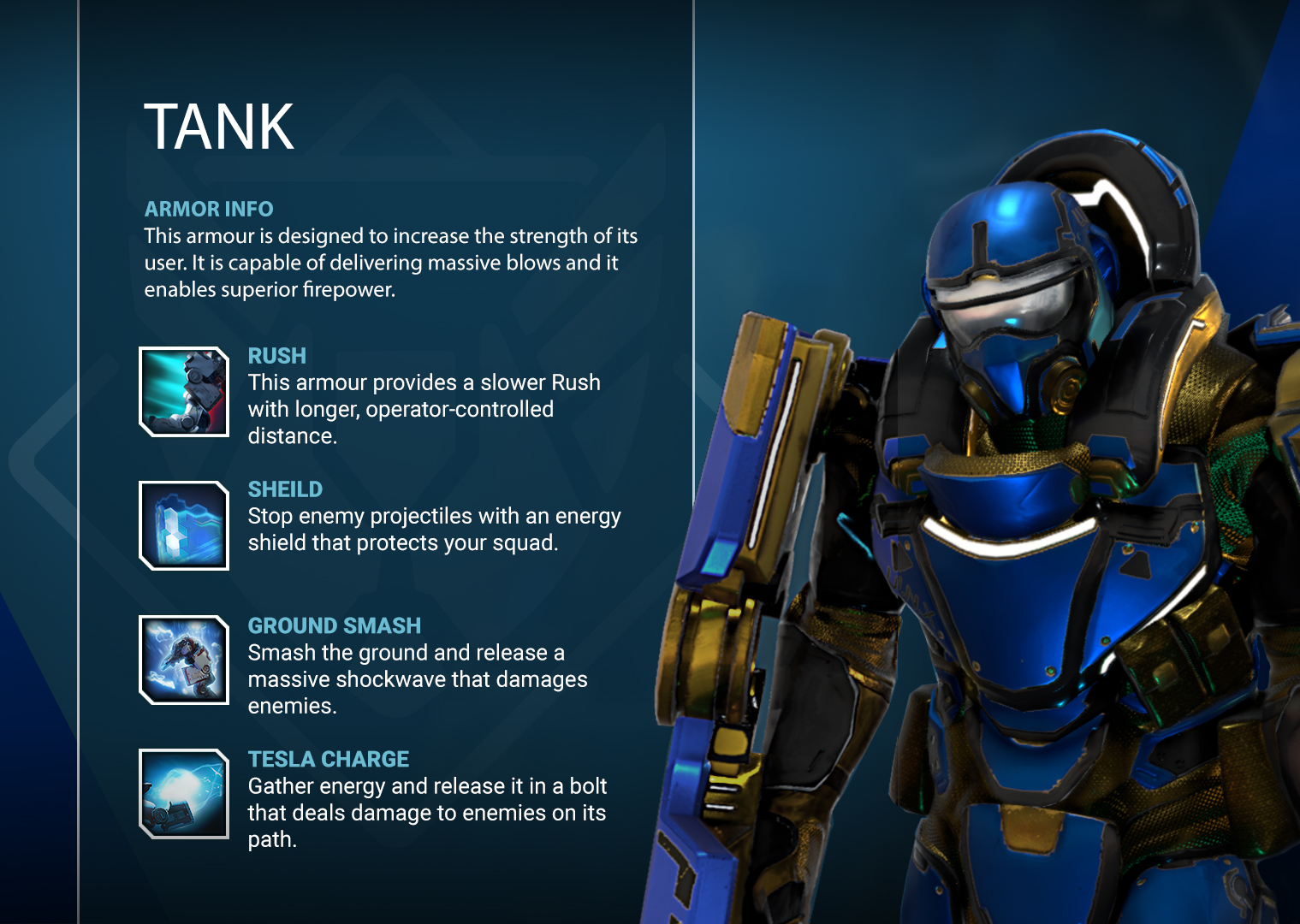Click the energy bolt image beside Tesla Charge
1300x924 pixels.
(x=182, y=794)
